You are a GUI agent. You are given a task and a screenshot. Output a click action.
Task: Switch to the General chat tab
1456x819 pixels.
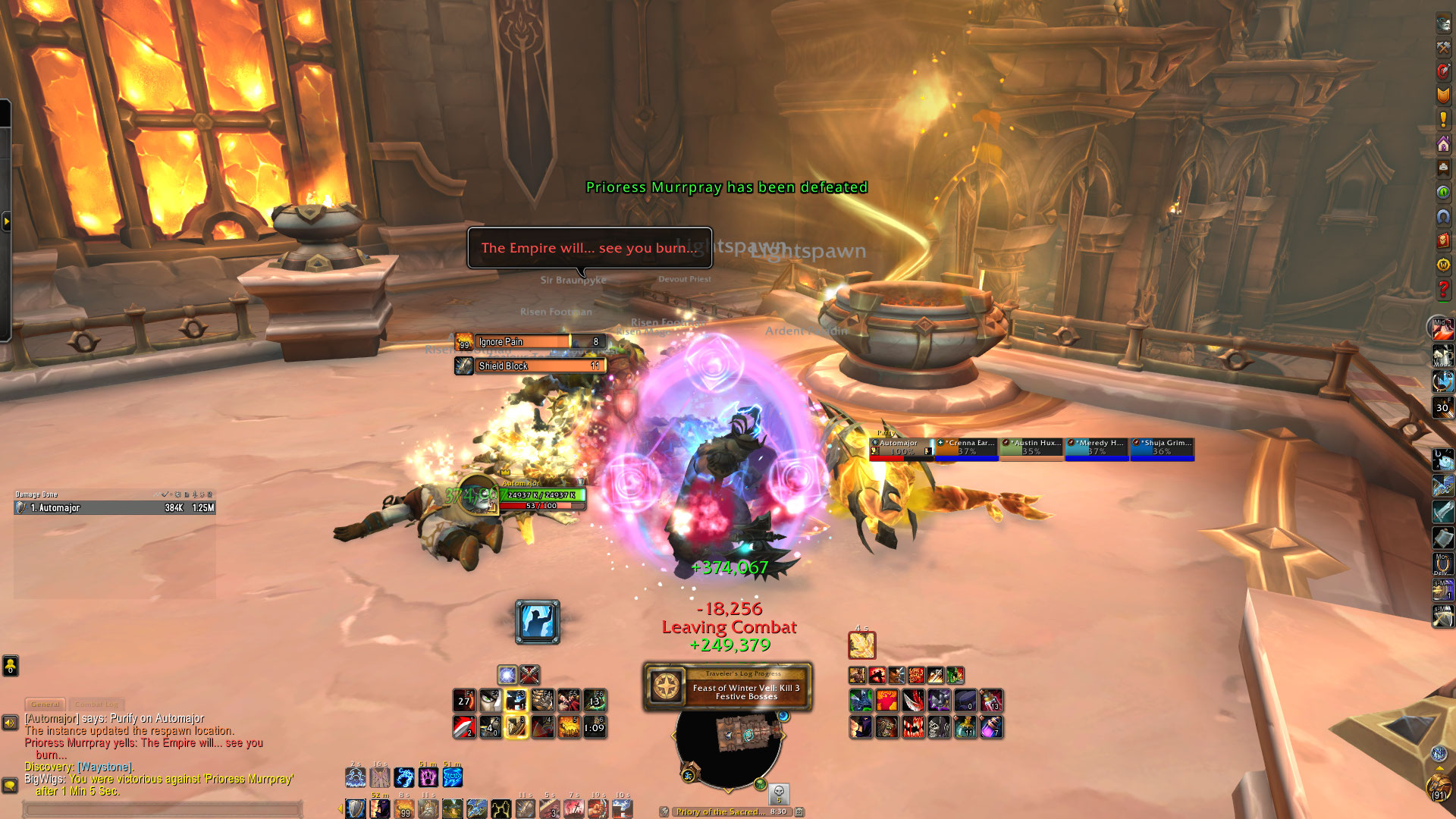pyautogui.click(x=45, y=704)
